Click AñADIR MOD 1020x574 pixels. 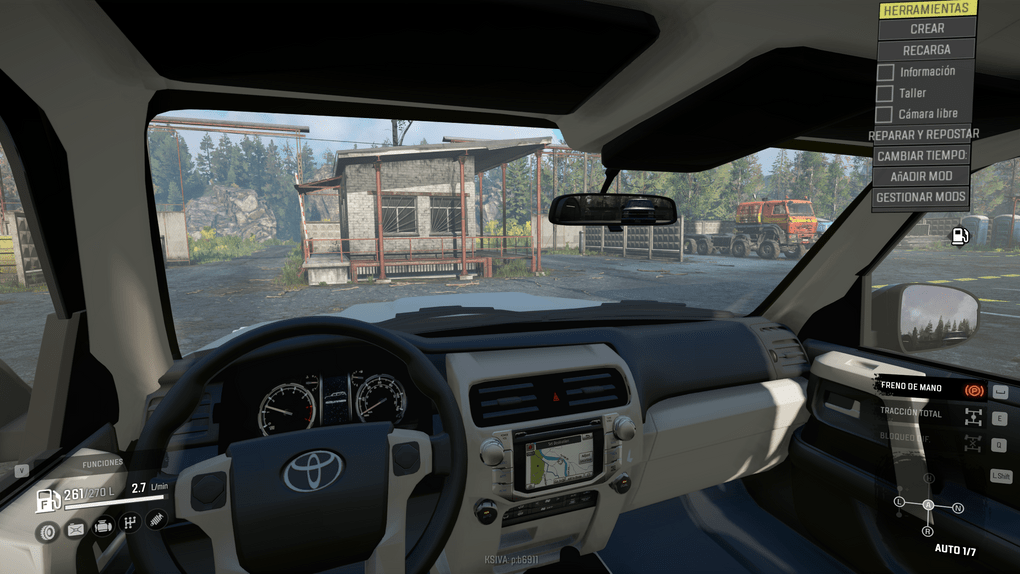coord(922,176)
